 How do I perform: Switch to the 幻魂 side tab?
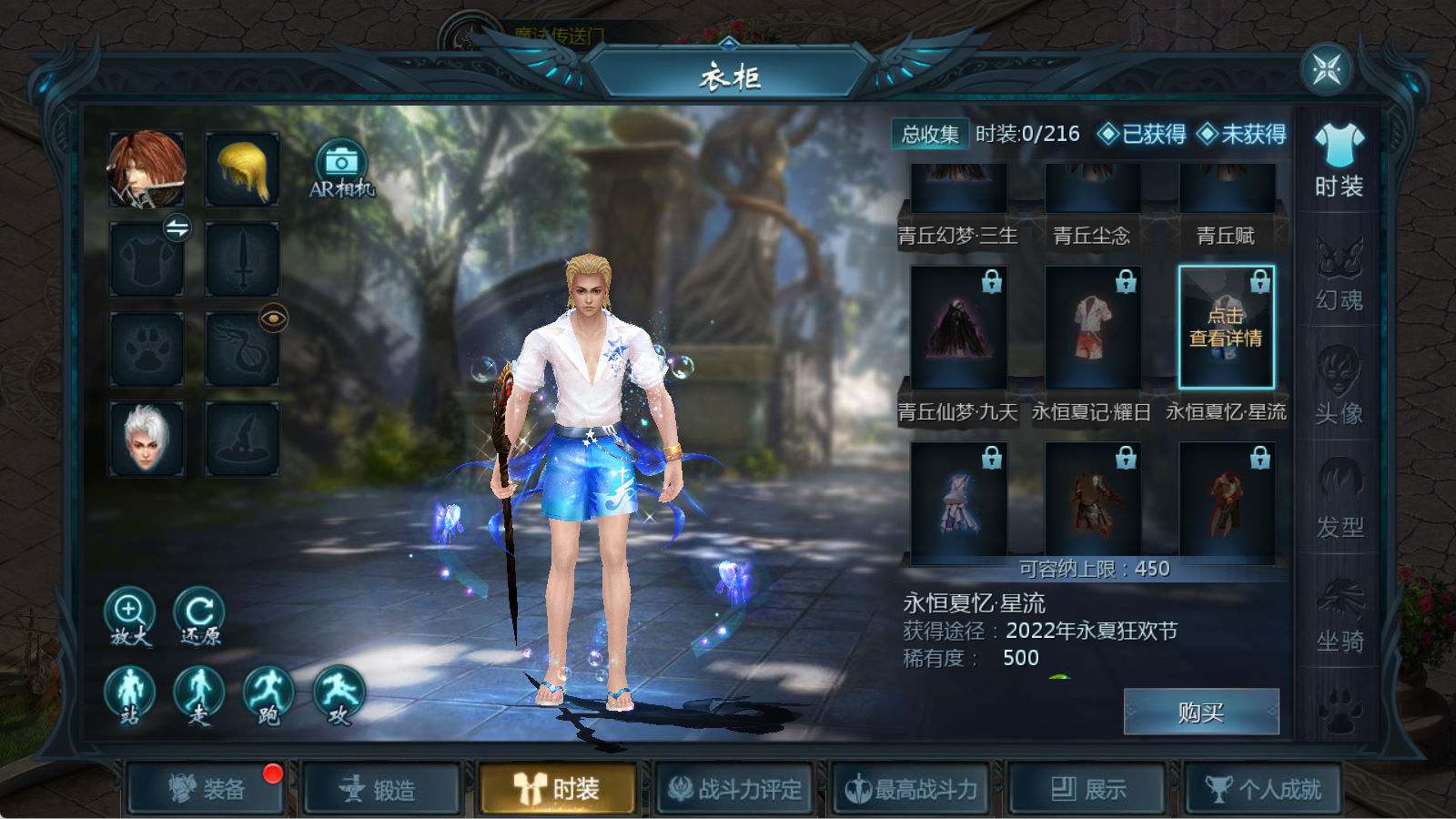point(1340,274)
